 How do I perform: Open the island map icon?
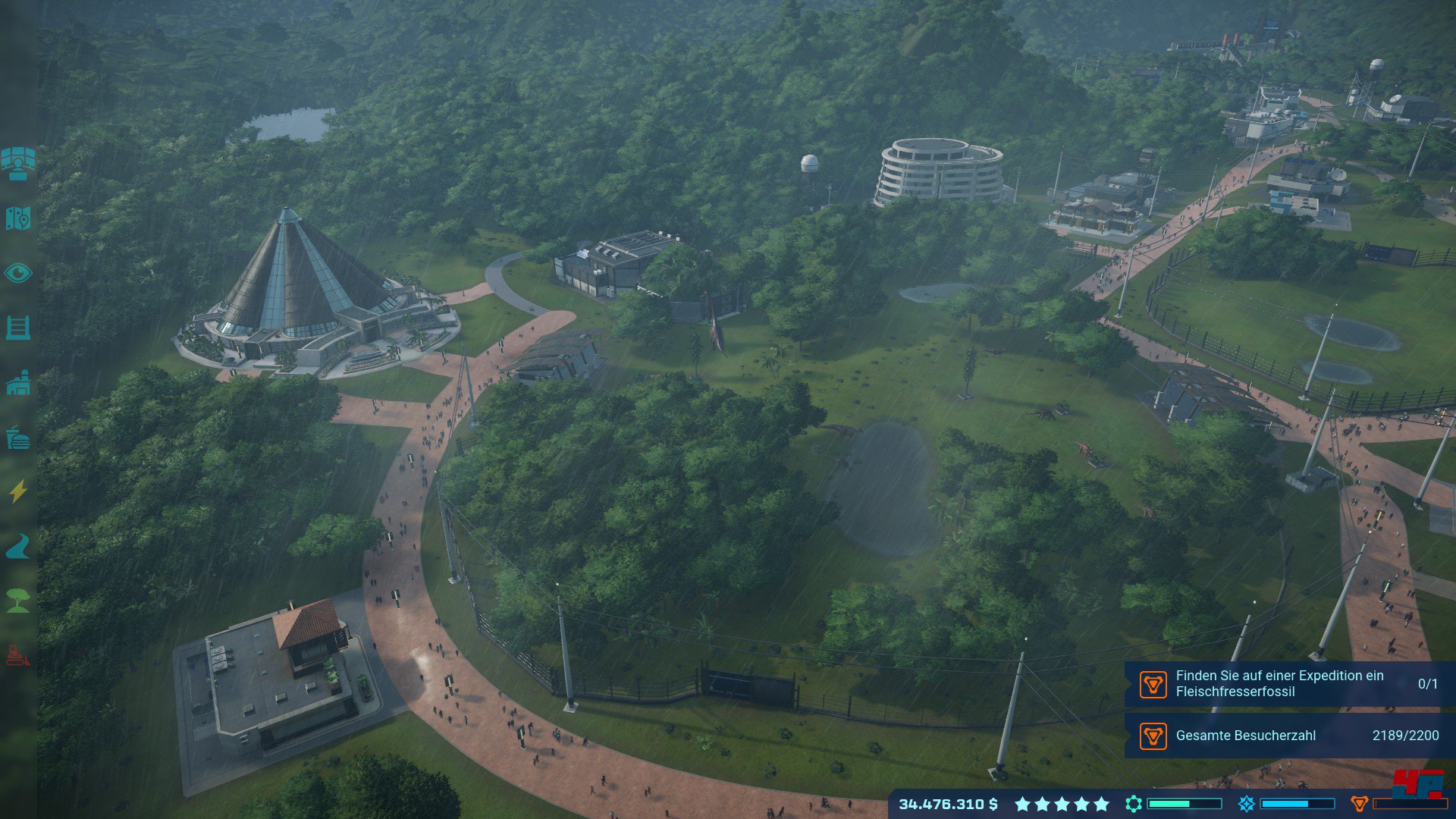18,218
